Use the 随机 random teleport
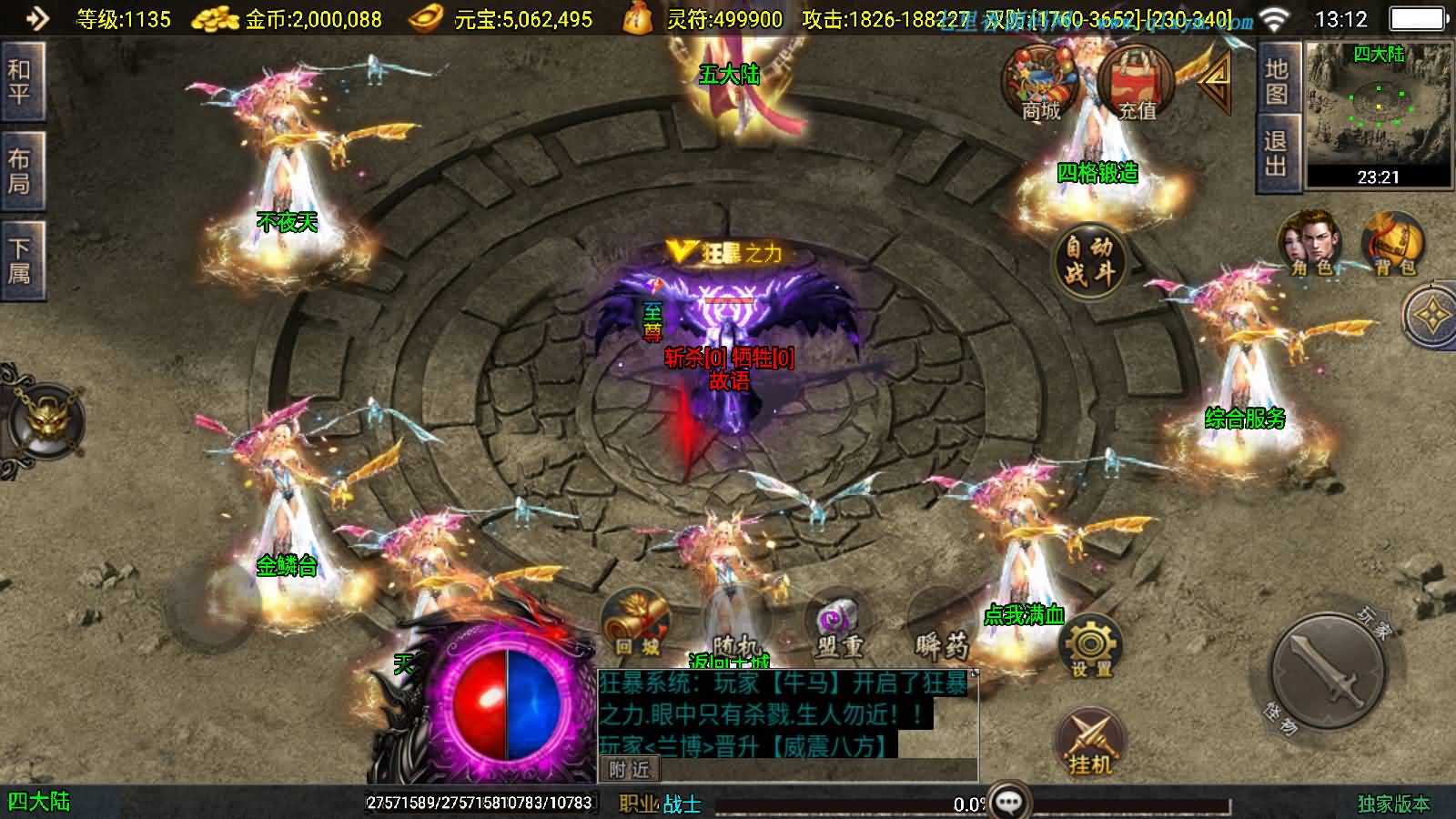 [x=735, y=628]
